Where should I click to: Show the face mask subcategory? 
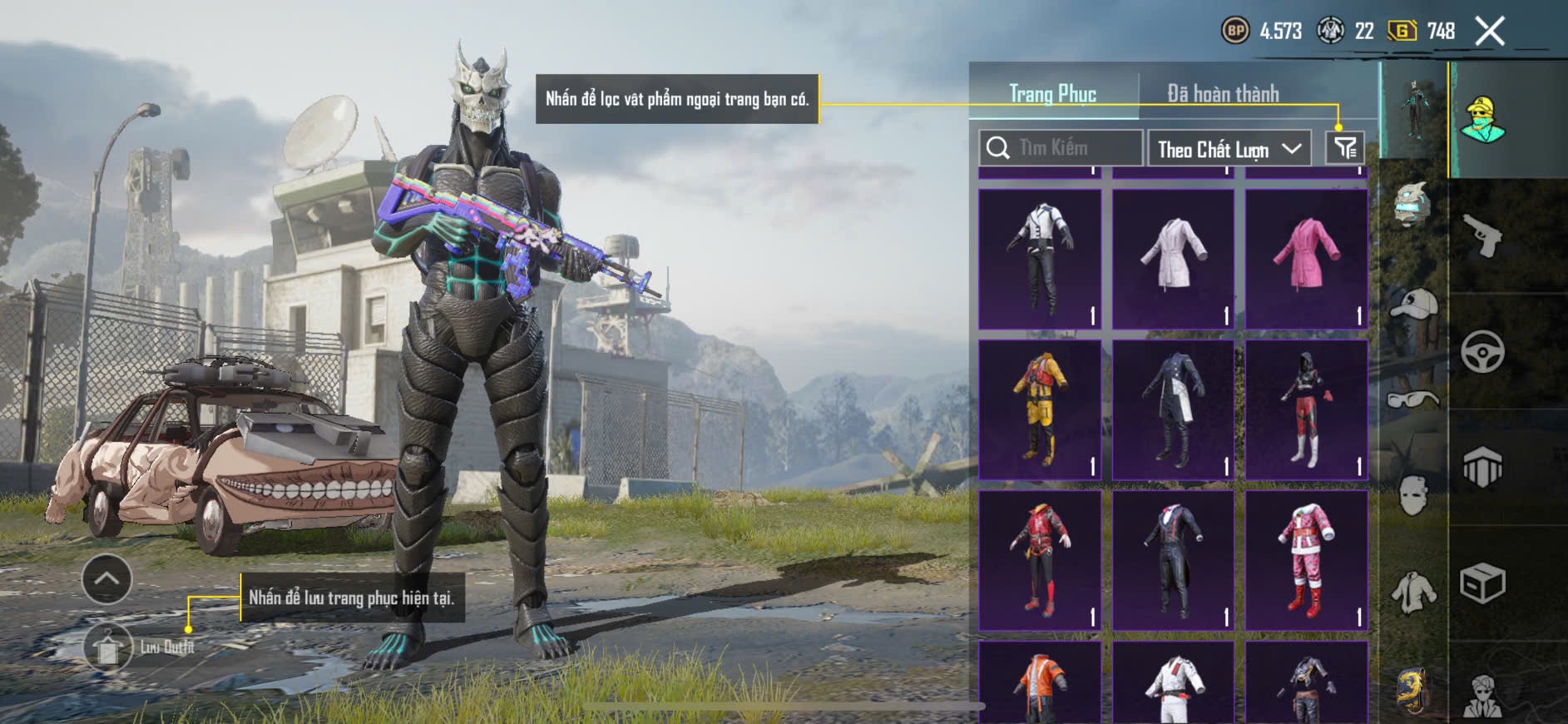[1413, 496]
